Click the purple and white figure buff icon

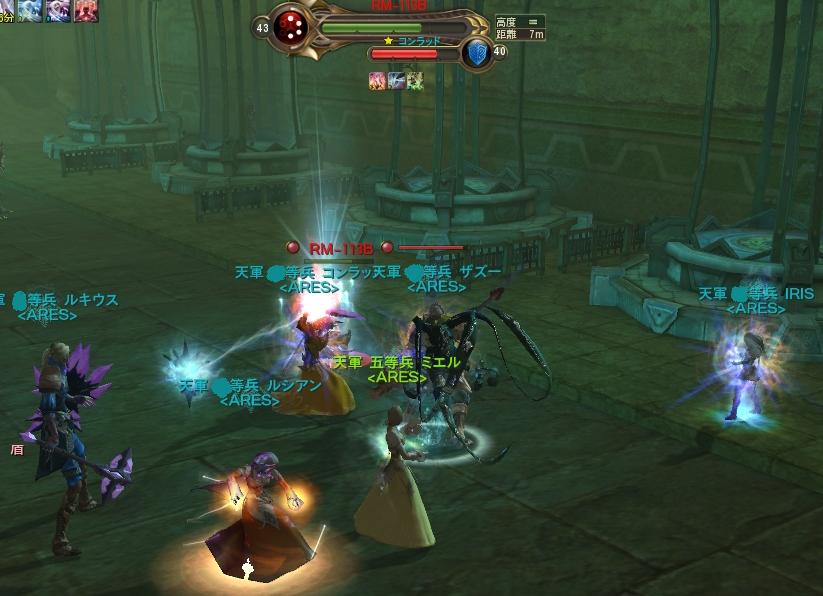click(x=58, y=10)
